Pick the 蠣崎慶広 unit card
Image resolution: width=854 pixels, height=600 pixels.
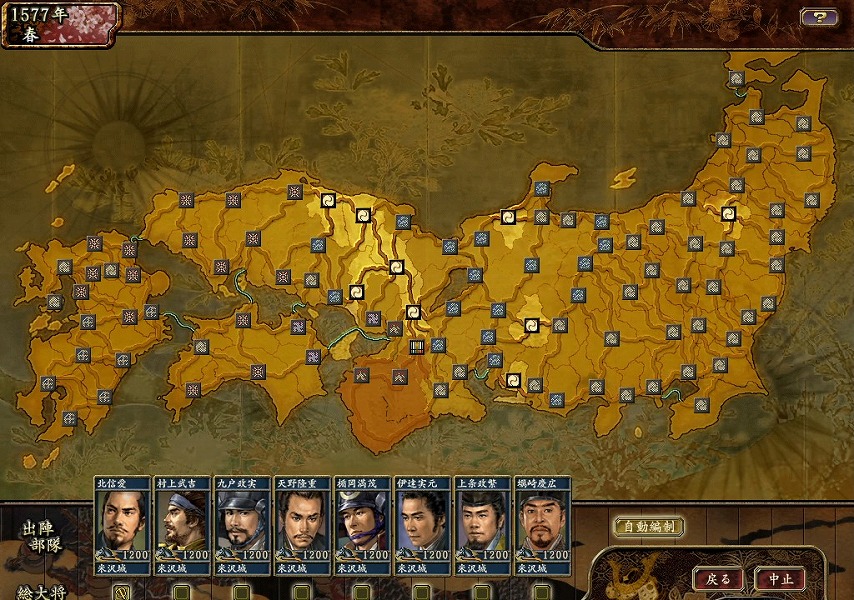coord(542,524)
